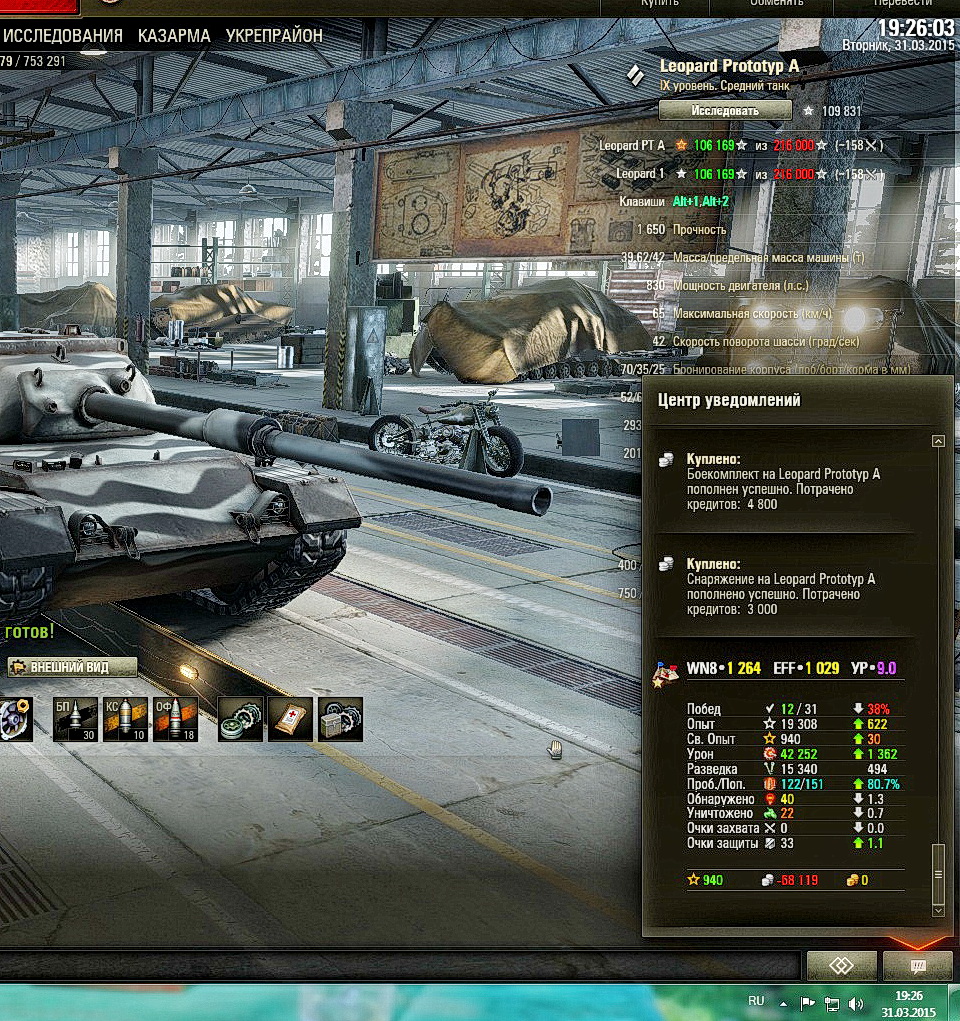Select the first-aid kit consumable slot
Image resolution: width=960 pixels, height=1021 pixels.
[x=290, y=719]
